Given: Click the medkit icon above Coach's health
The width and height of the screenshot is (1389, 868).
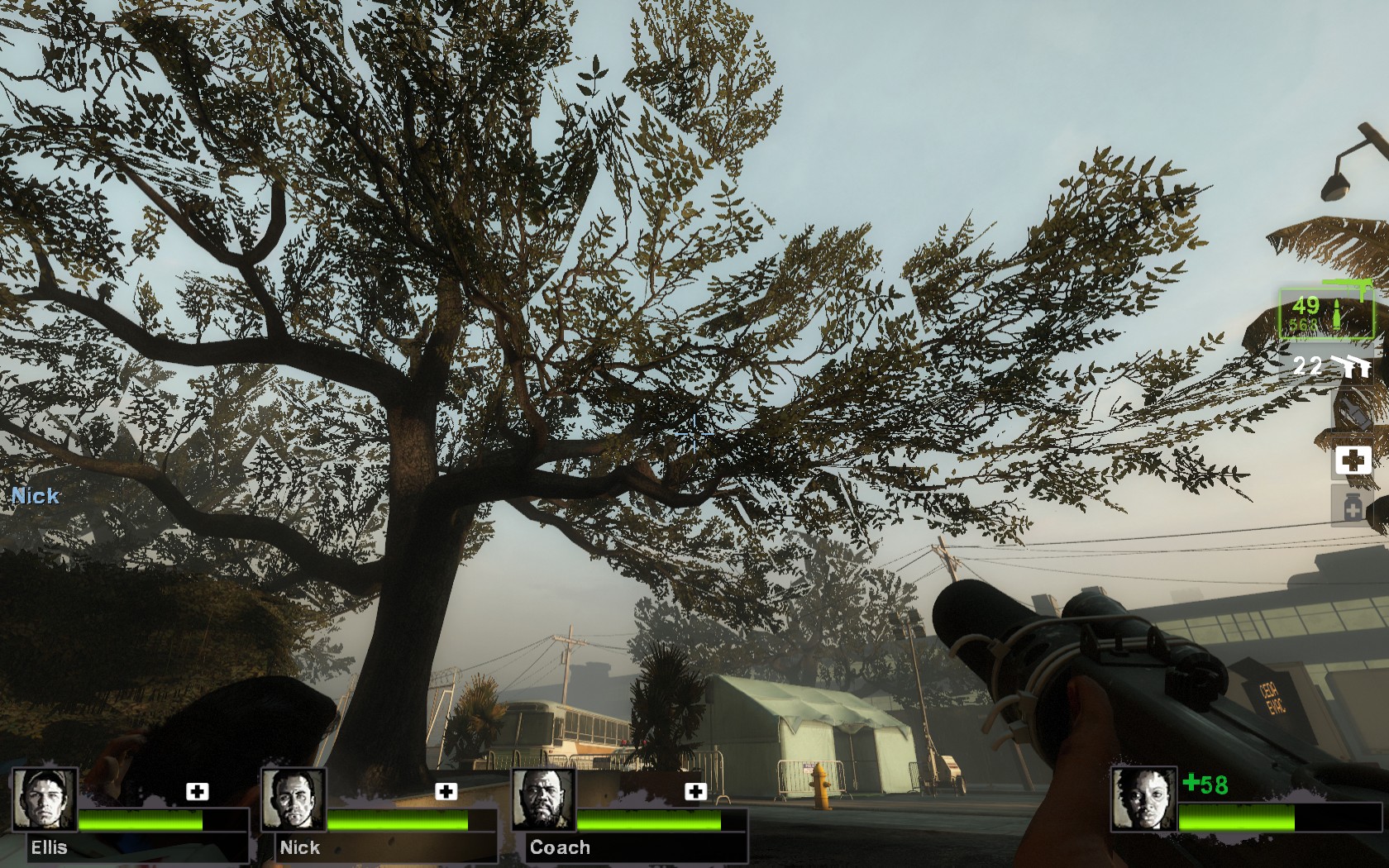Looking at the screenshot, I should tap(695, 792).
